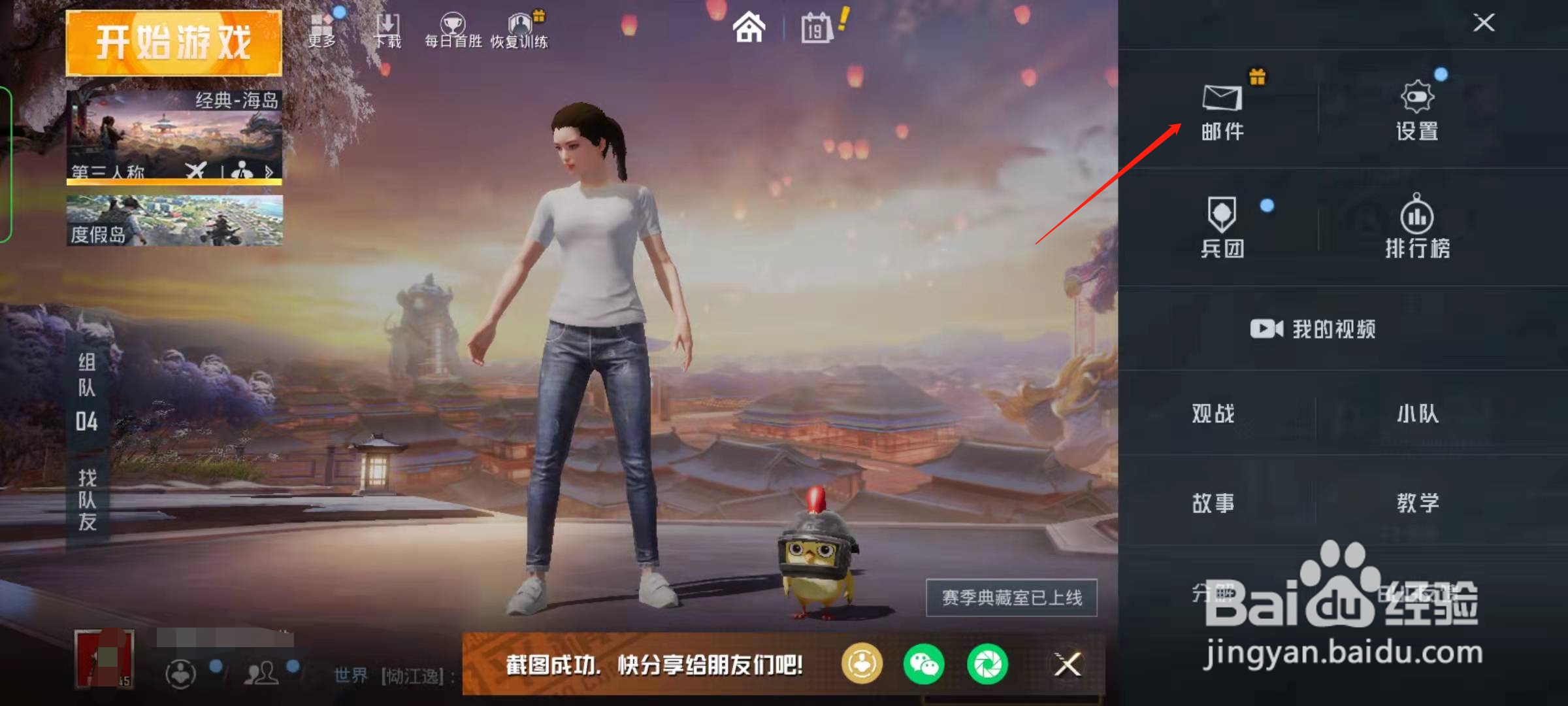The image size is (1568, 706).
Task: Select the 观战 (spectate) menu entry
Action: tap(1213, 413)
